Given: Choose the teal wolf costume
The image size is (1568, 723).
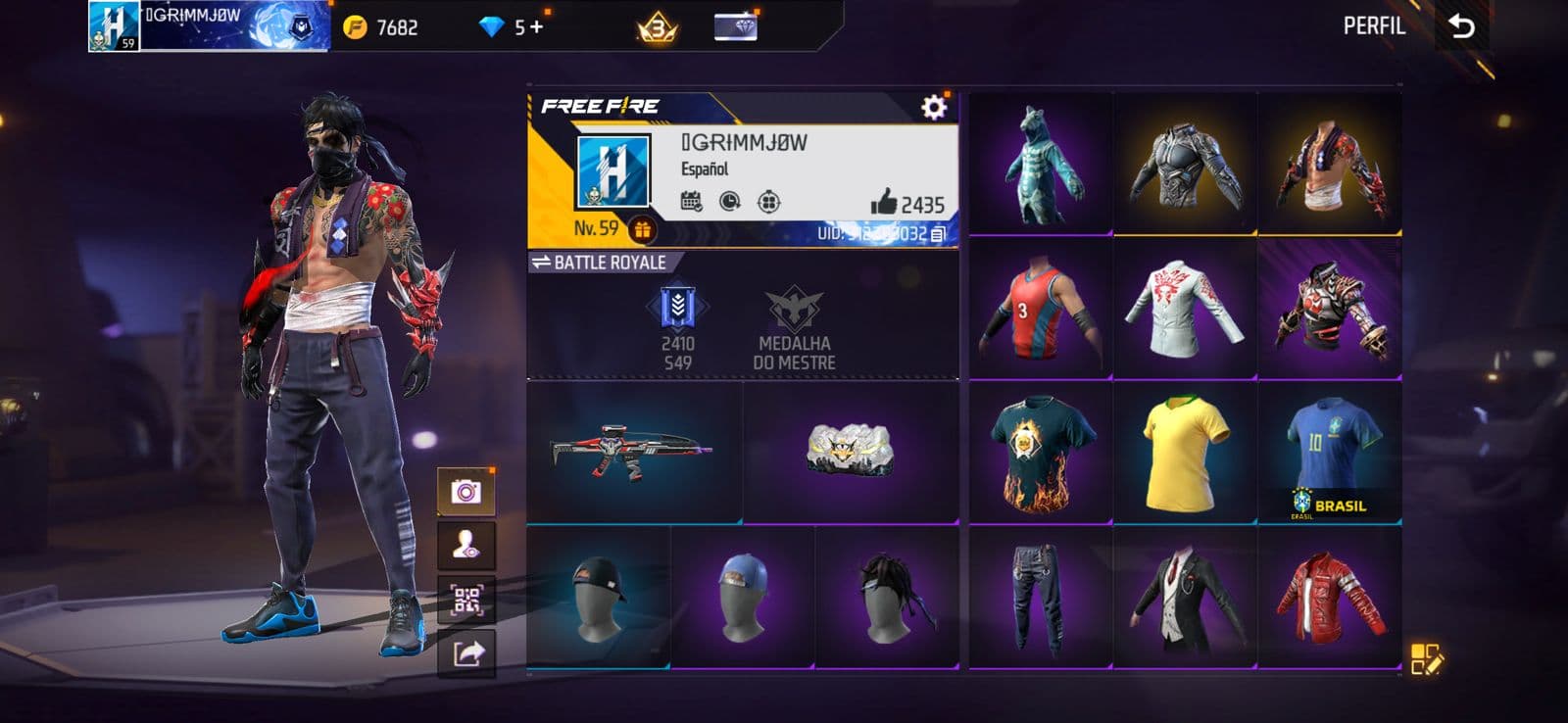Looking at the screenshot, I should click(1040, 164).
